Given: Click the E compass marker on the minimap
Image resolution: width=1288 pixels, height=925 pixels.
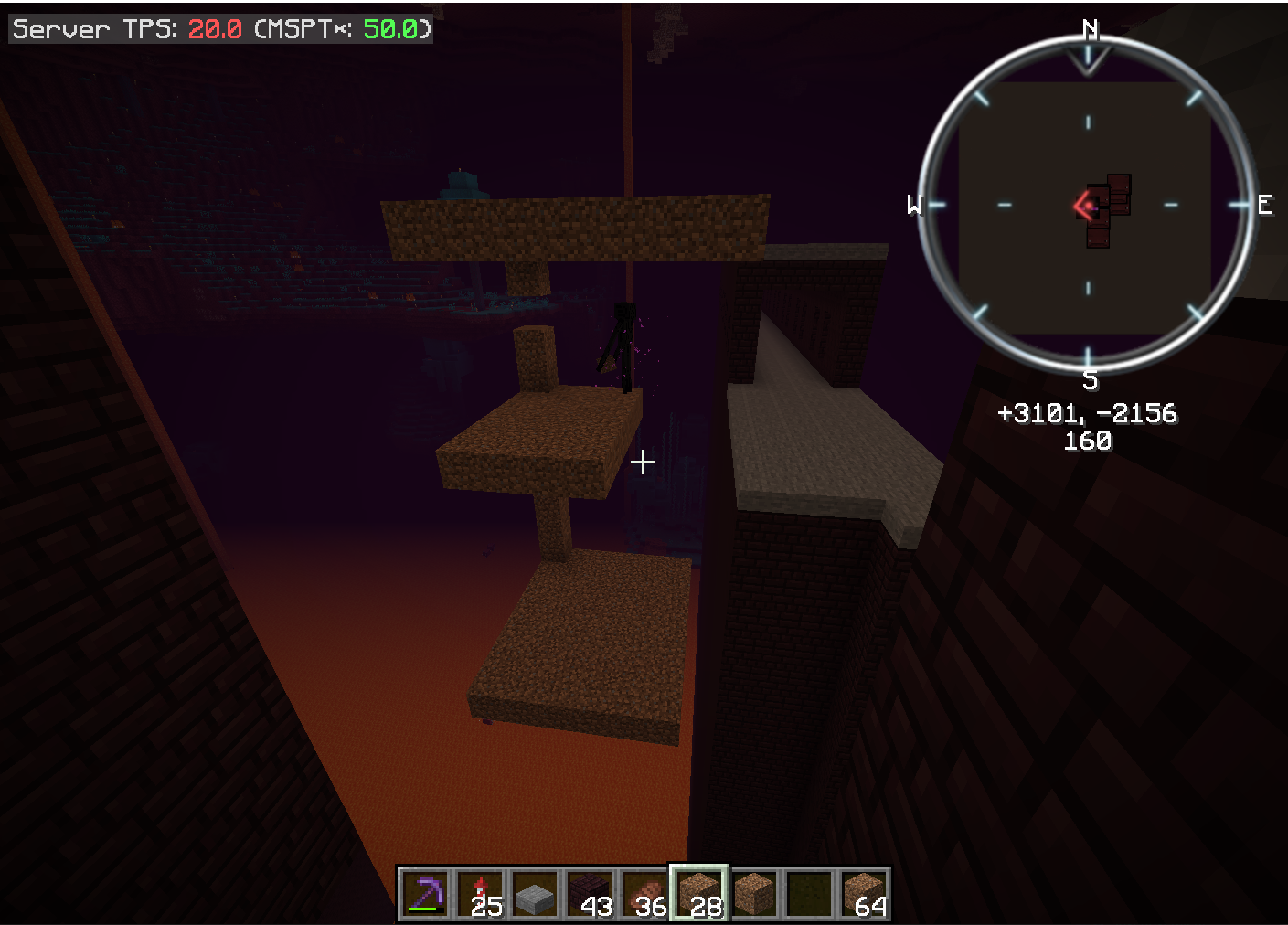Looking at the screenshot, I should (x=1266, y=206).
